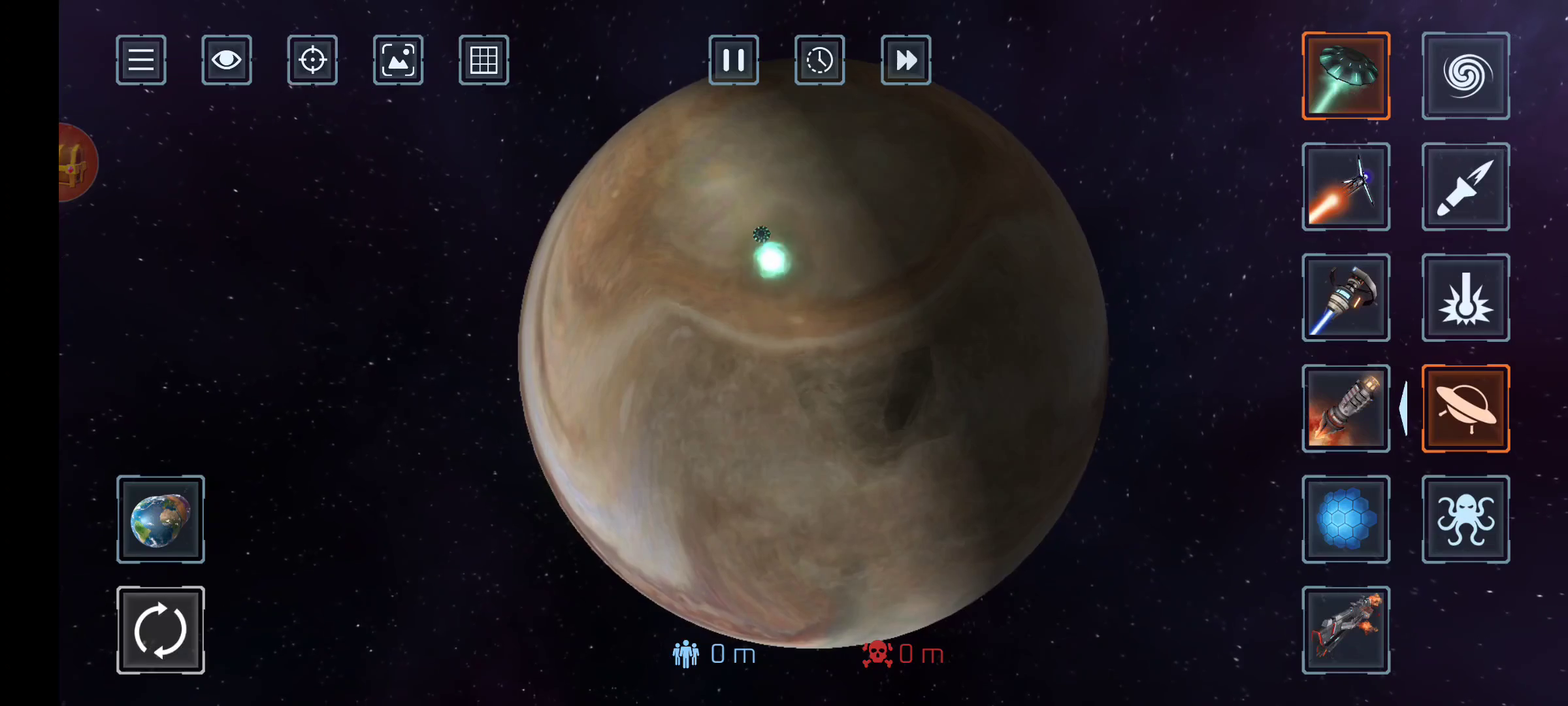This screenshot has height=706, width=1568.
Task: Reset the planet with circular arrows
Action: [x=161, y=630]
